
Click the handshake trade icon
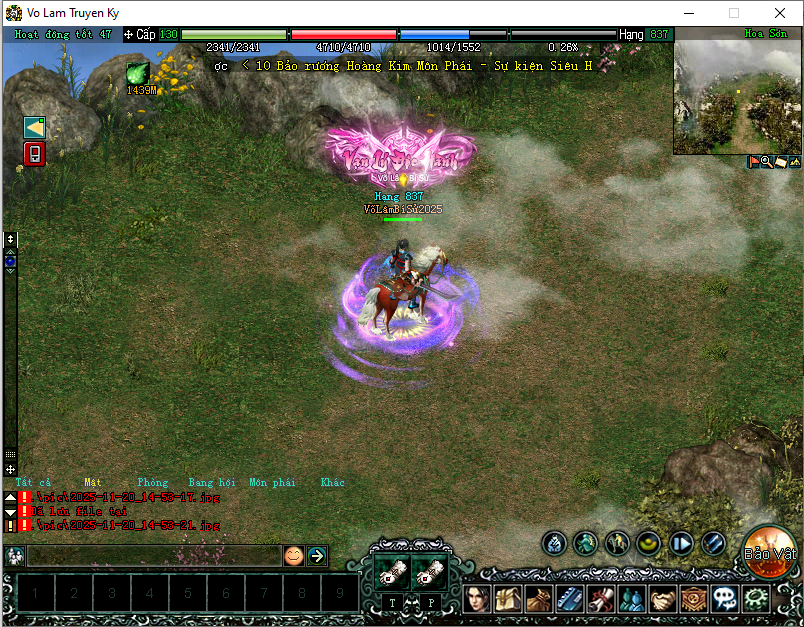pos(663,598)
